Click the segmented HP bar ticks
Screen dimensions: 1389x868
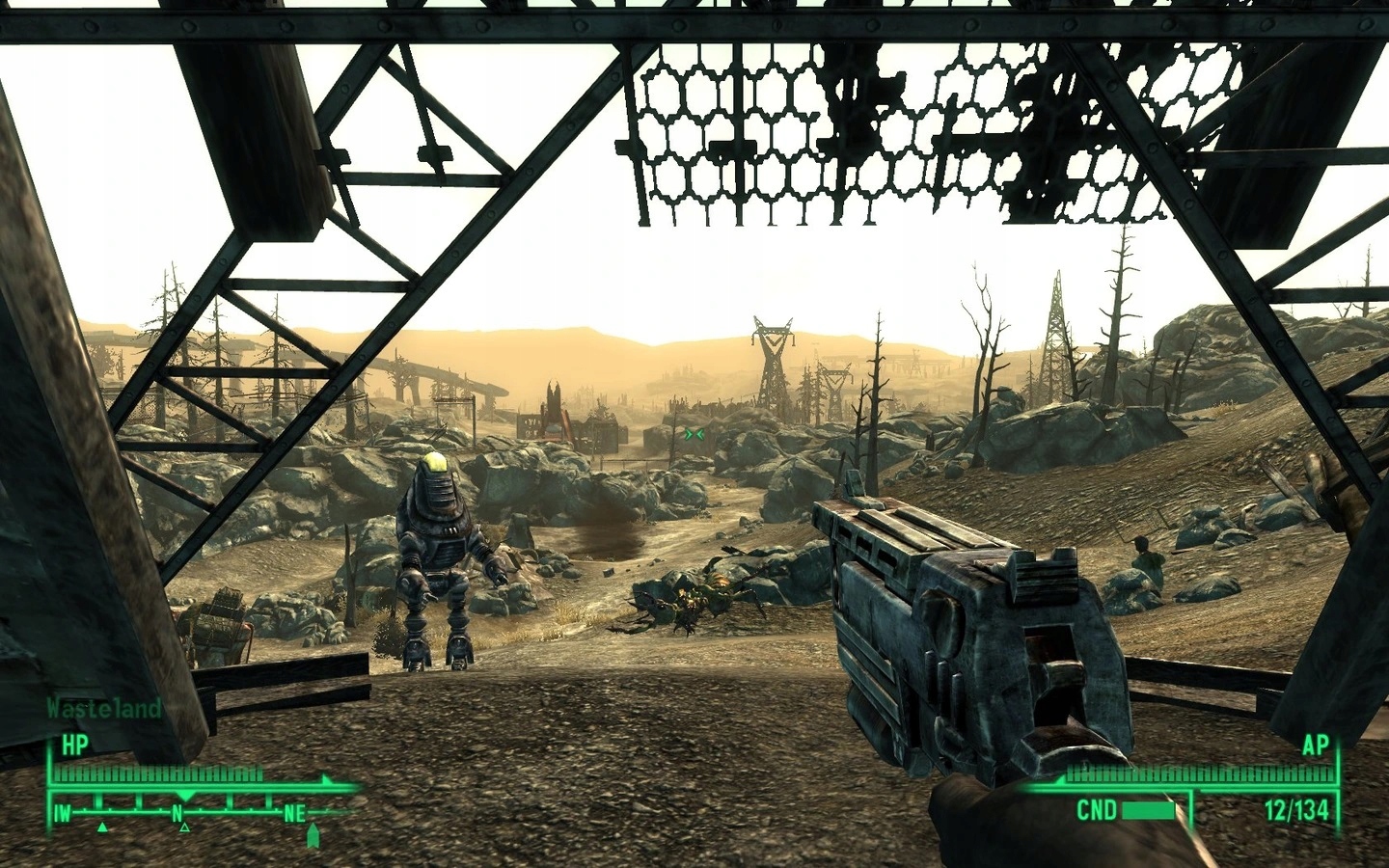point(159,772)
